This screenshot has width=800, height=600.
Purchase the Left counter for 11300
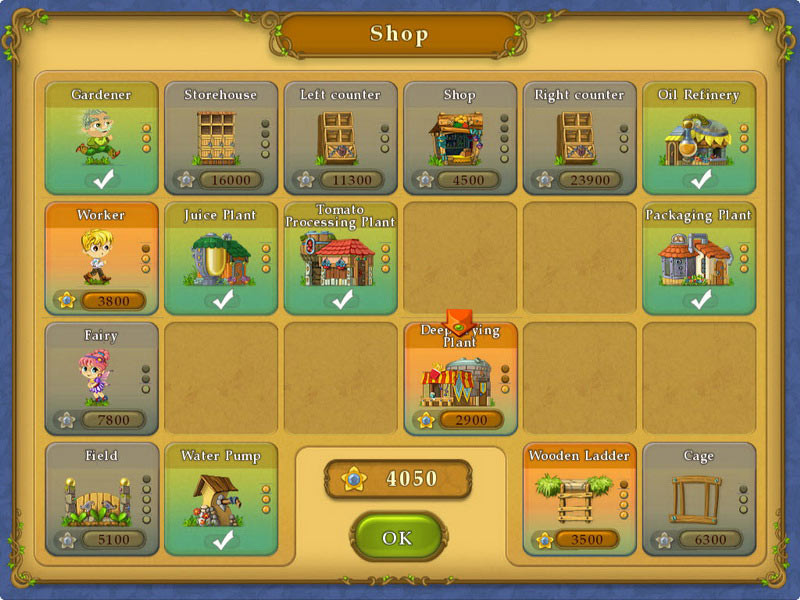[x=340, y=138]
